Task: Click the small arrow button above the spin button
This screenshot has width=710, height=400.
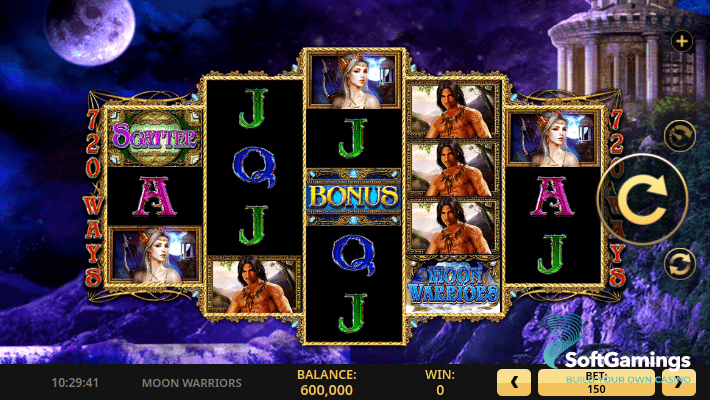Action: pyautogui.click(x=680, y=135)
